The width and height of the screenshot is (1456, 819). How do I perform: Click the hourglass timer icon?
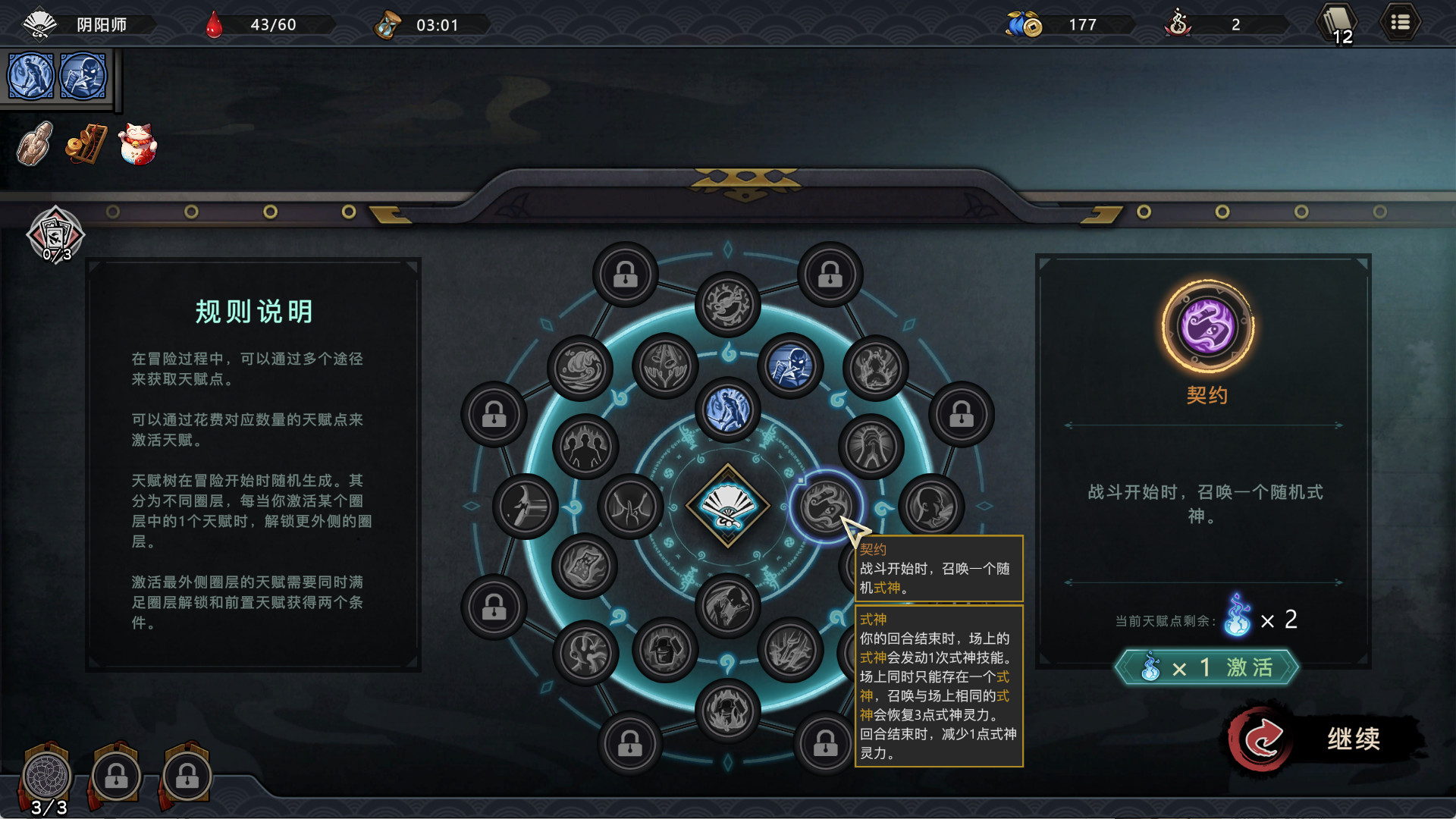click(x=388, y=24)
